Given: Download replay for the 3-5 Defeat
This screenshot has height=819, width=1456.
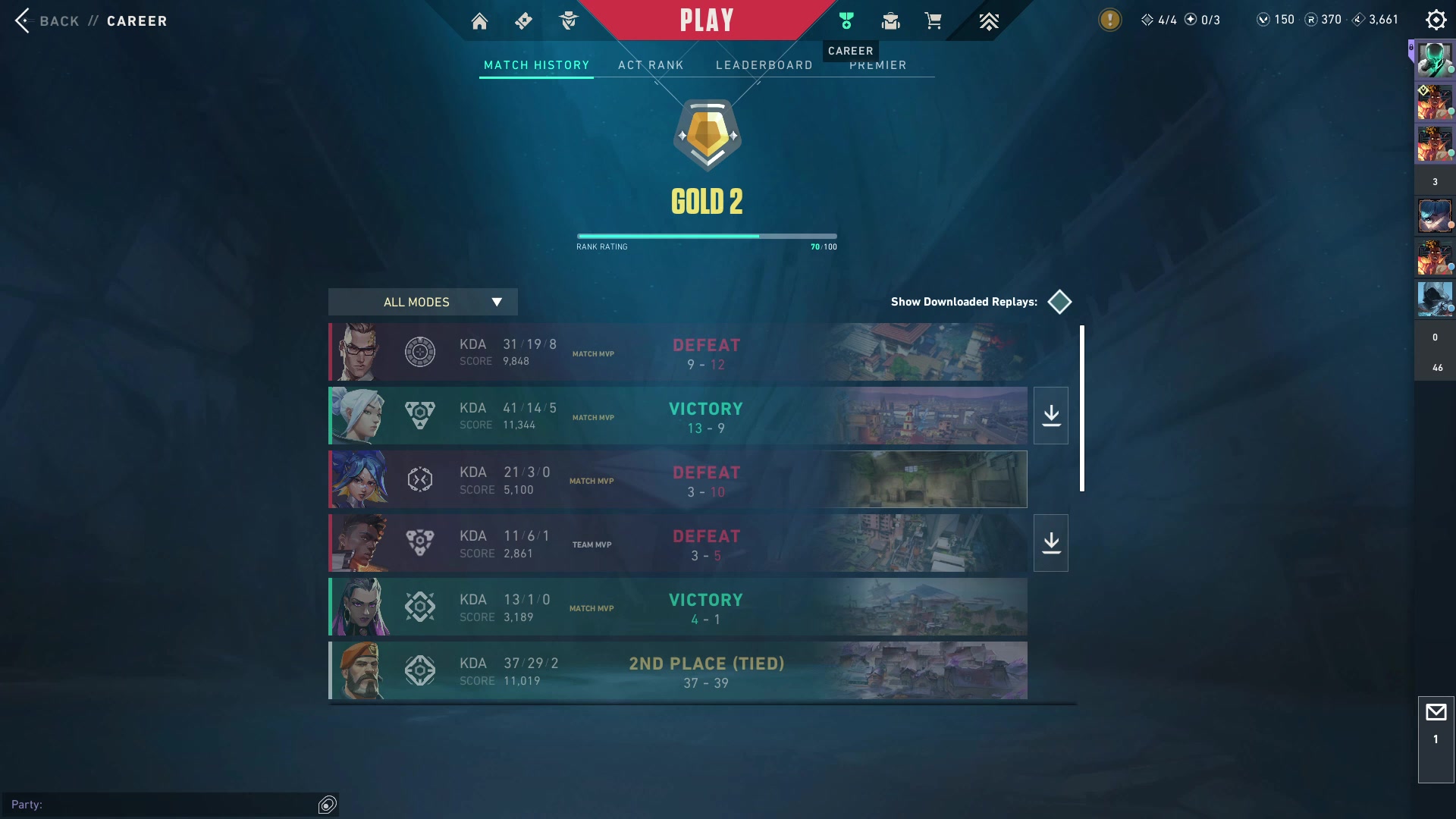Looking at the screenshot, I should pos(1051,543).
